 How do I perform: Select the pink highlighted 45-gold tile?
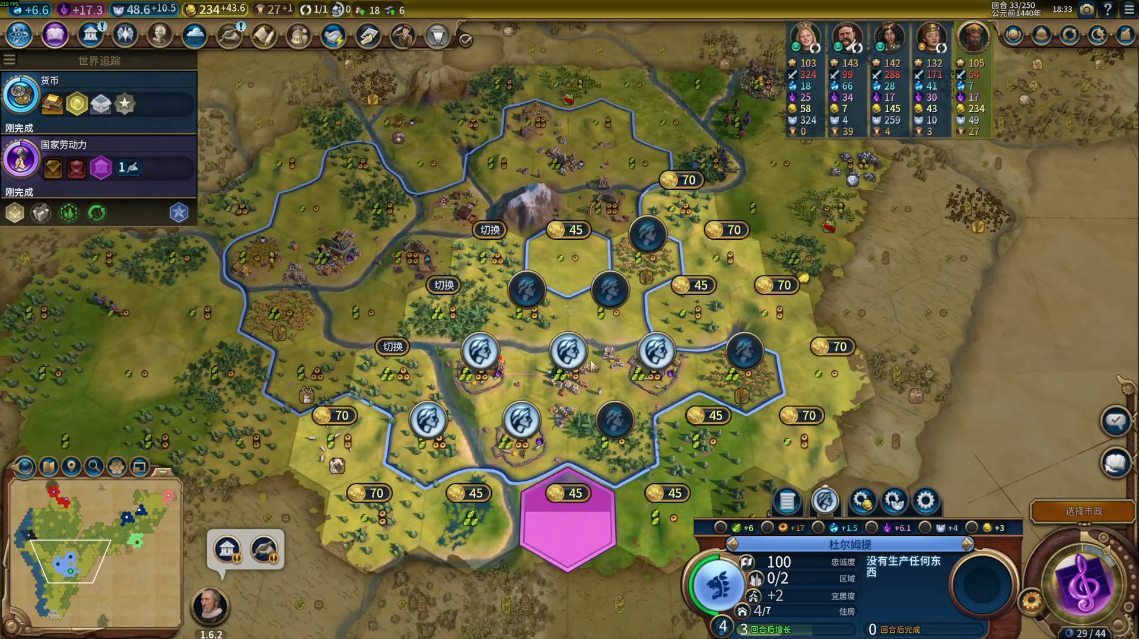pyautogui.click(x=567, y=518)
